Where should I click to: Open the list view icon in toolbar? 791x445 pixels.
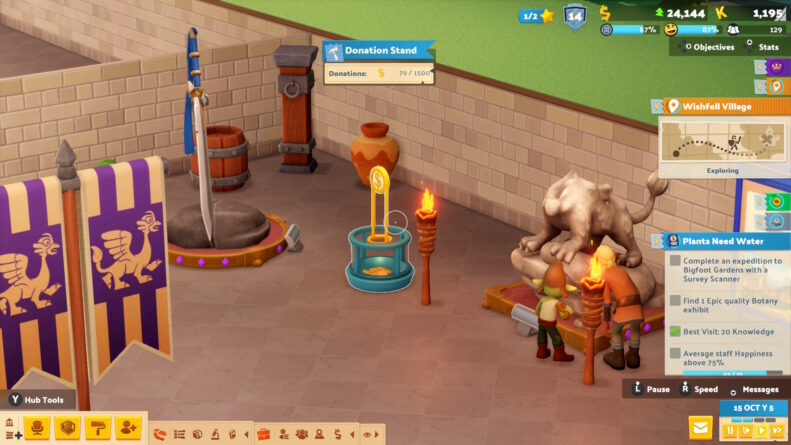click(179, 434)
